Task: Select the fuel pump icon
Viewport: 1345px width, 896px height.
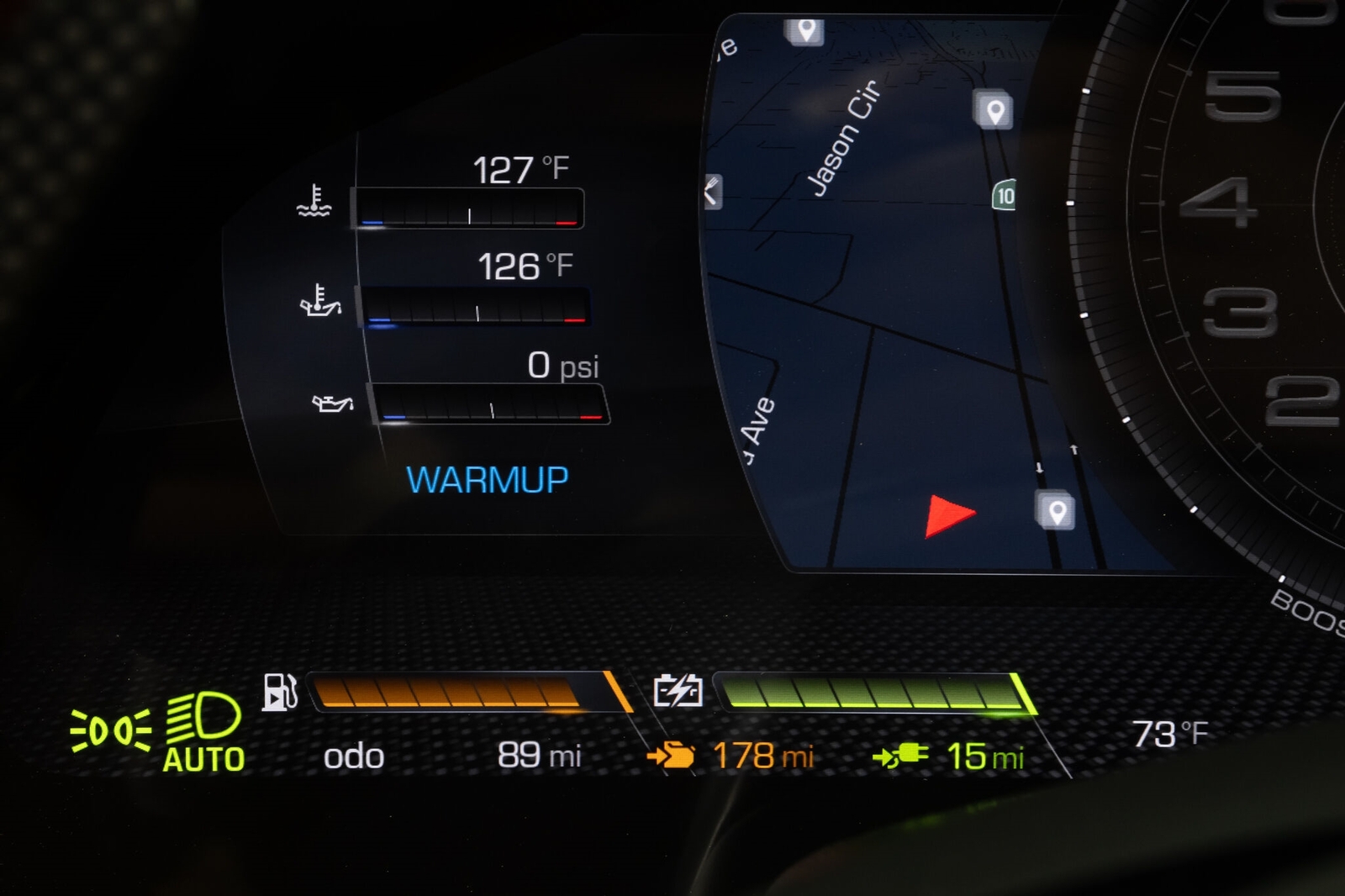Action: (x=280, y=693)
